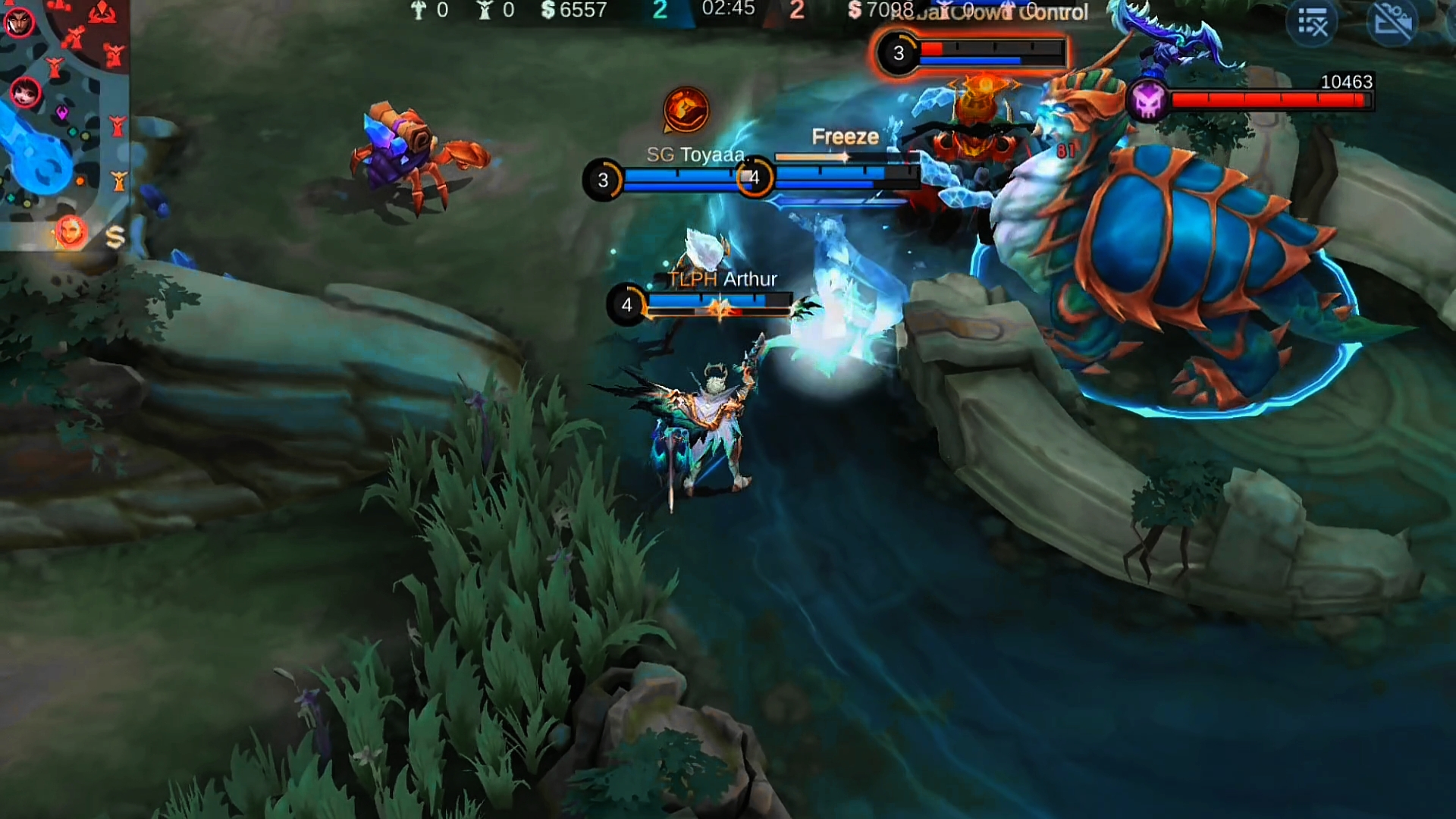Select the girl hero portrait on minimap

pyautogui.click(x=26, y=93)
